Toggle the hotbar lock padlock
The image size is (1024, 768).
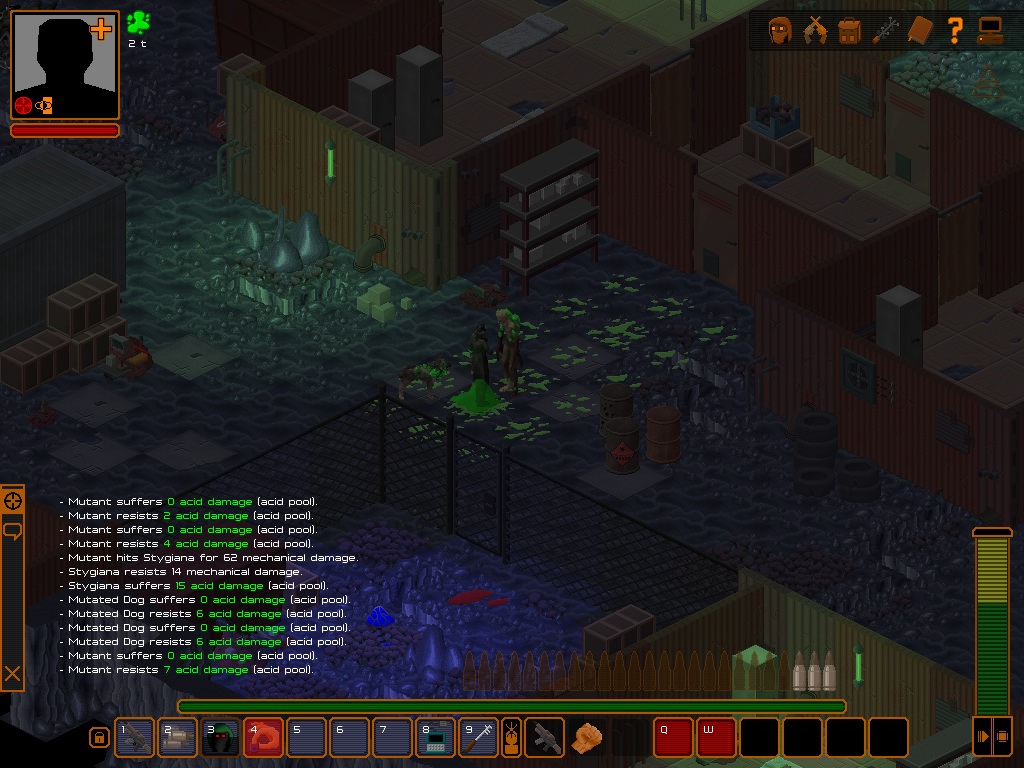tap(99, 738)
